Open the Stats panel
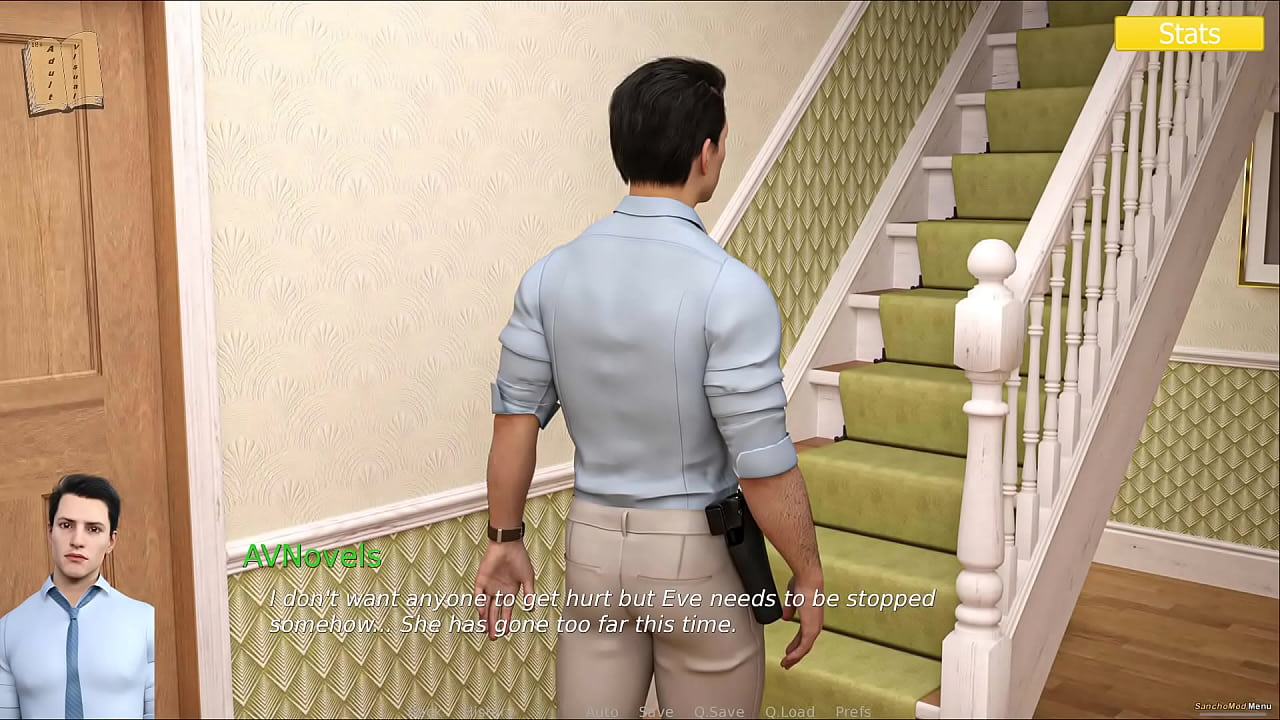Image resolution: width=1280 pixels, height=720 pixels. click(1192, 33)
